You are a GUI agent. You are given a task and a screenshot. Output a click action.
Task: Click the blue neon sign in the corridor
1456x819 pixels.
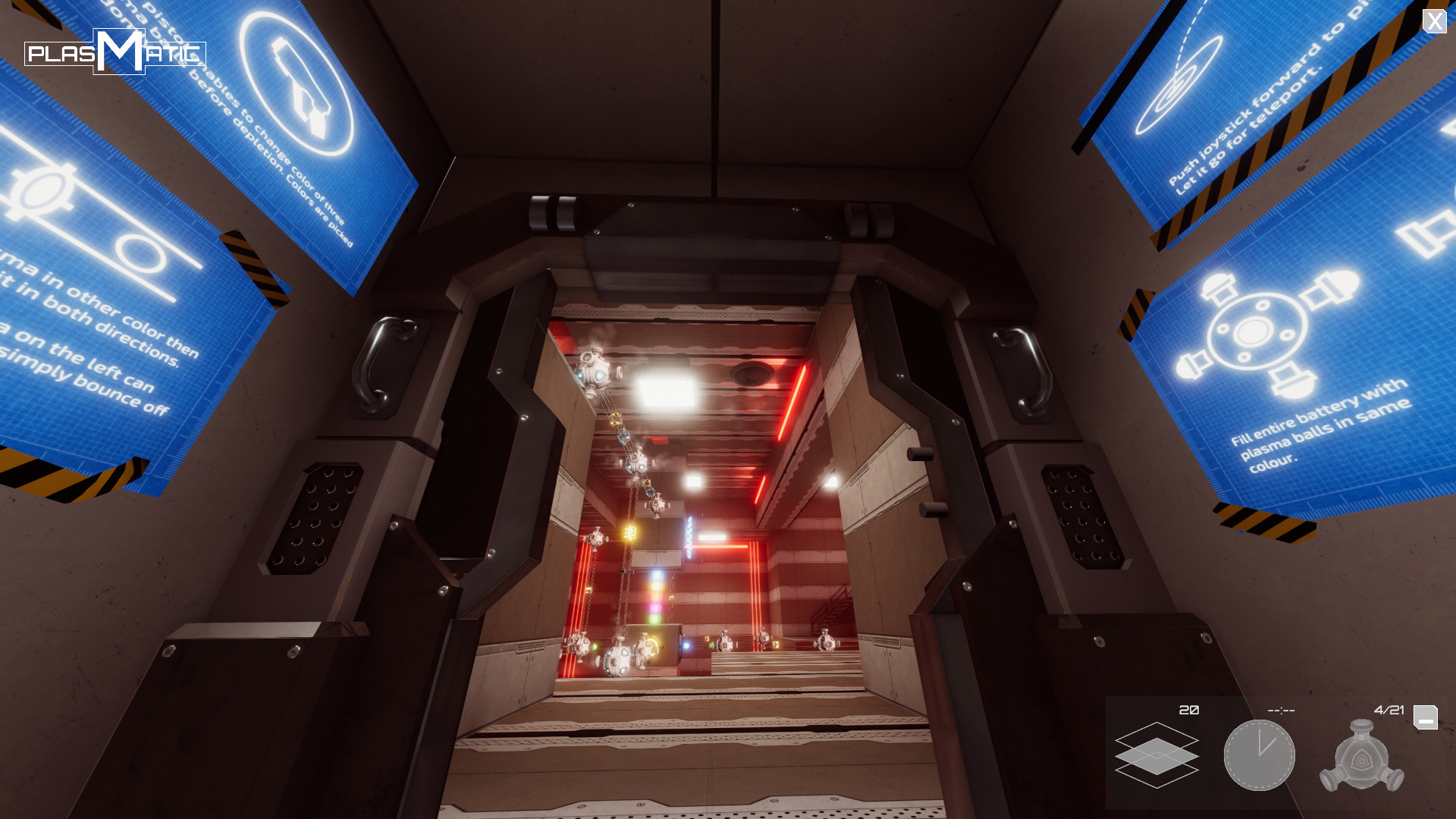point(688,536)
